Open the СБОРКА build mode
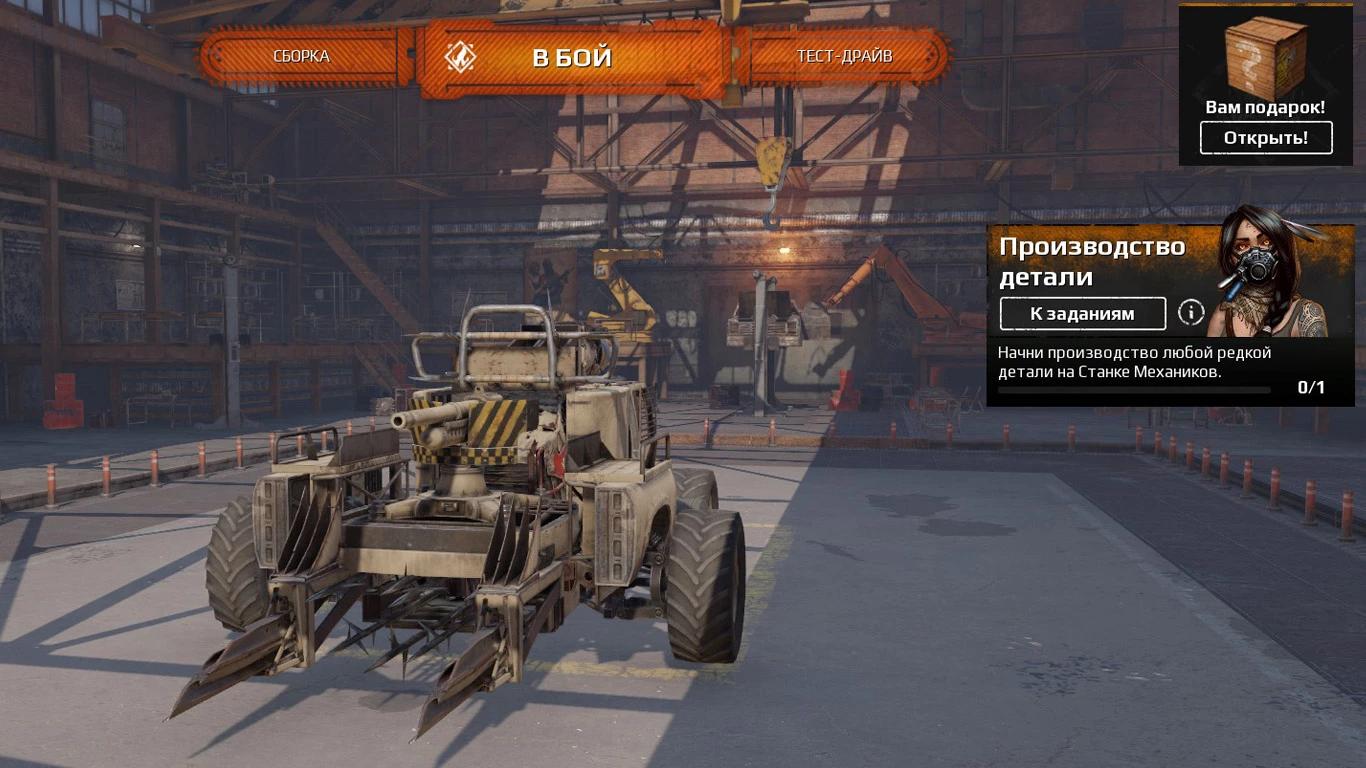This screenshot has width=1366, height=768. tap(301, 56)
